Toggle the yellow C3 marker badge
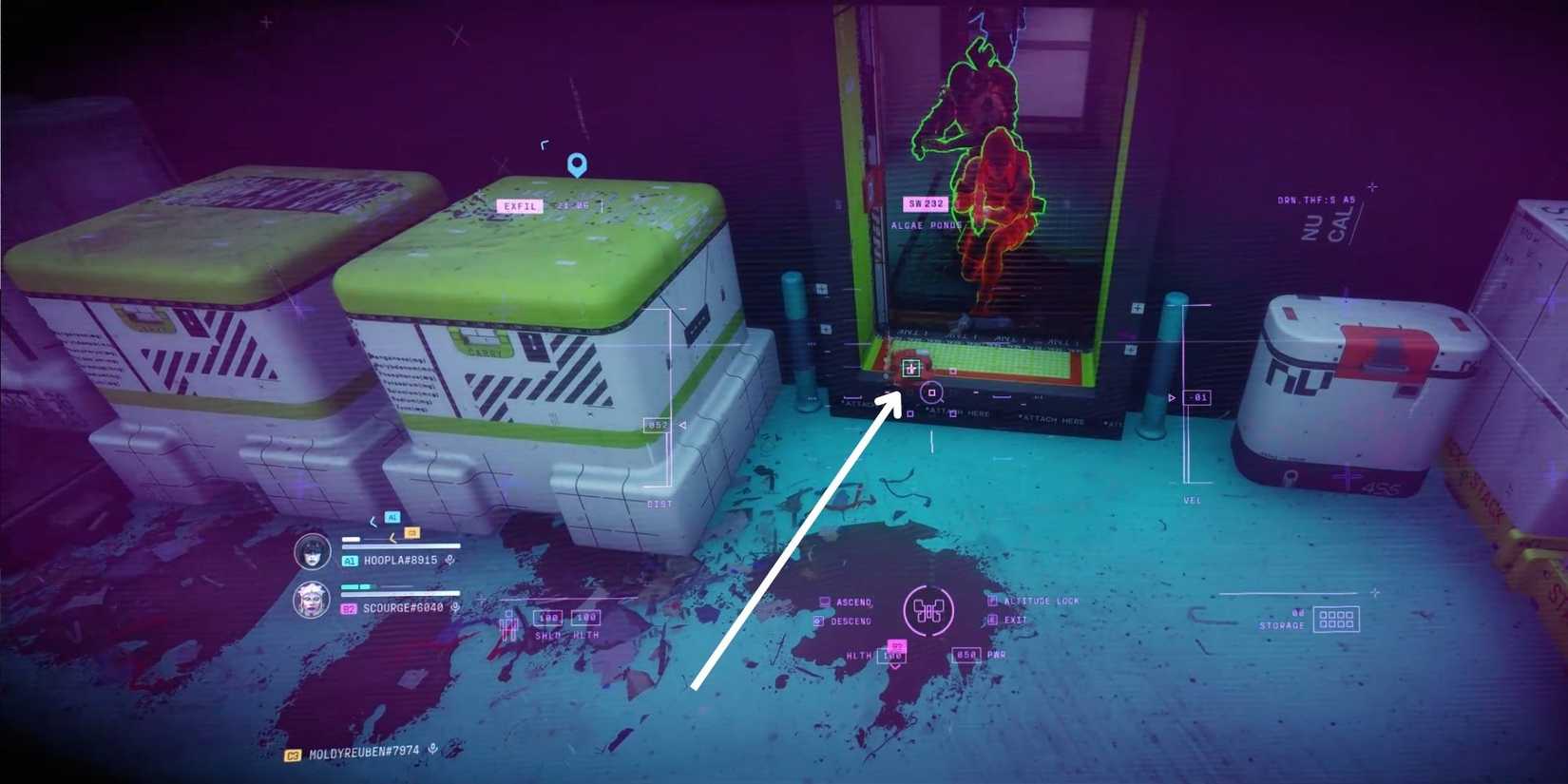 click(411, 533)
